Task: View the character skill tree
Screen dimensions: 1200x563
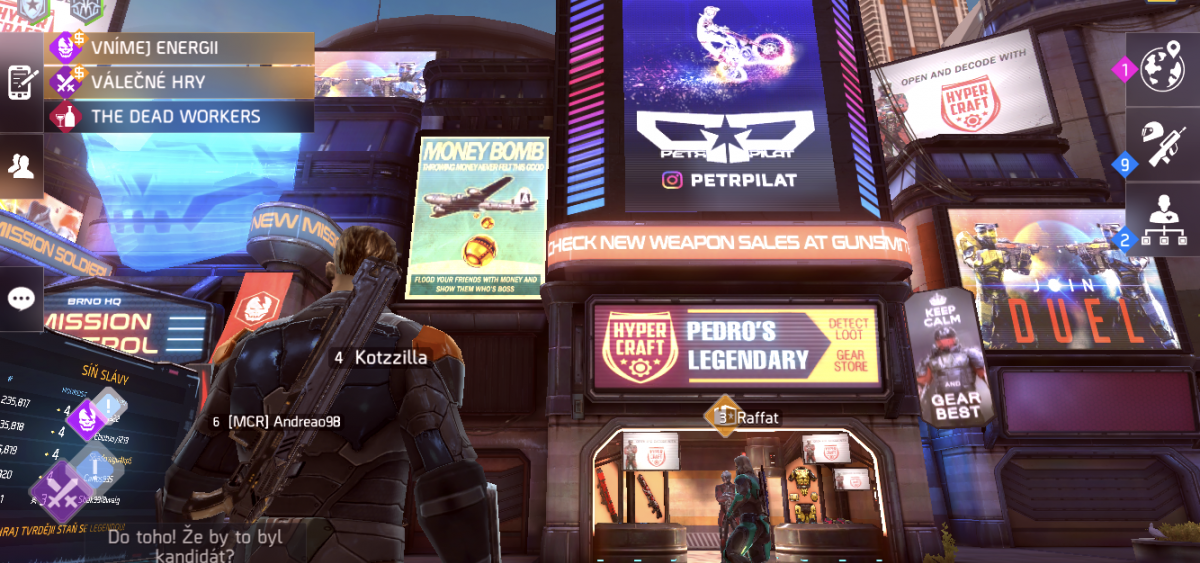Action: [1162, 218]
